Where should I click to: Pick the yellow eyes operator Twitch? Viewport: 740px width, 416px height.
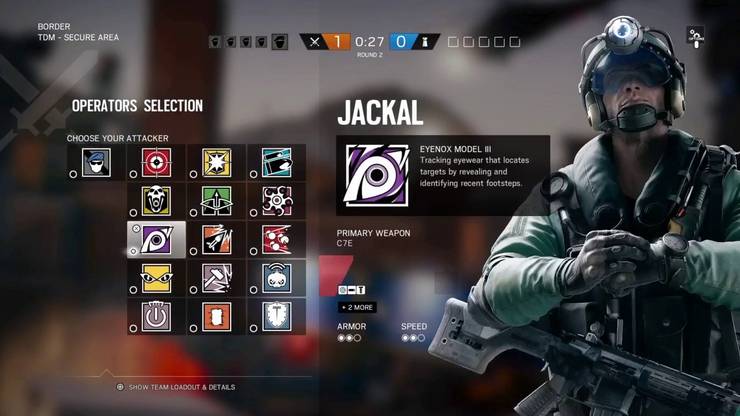156,277
